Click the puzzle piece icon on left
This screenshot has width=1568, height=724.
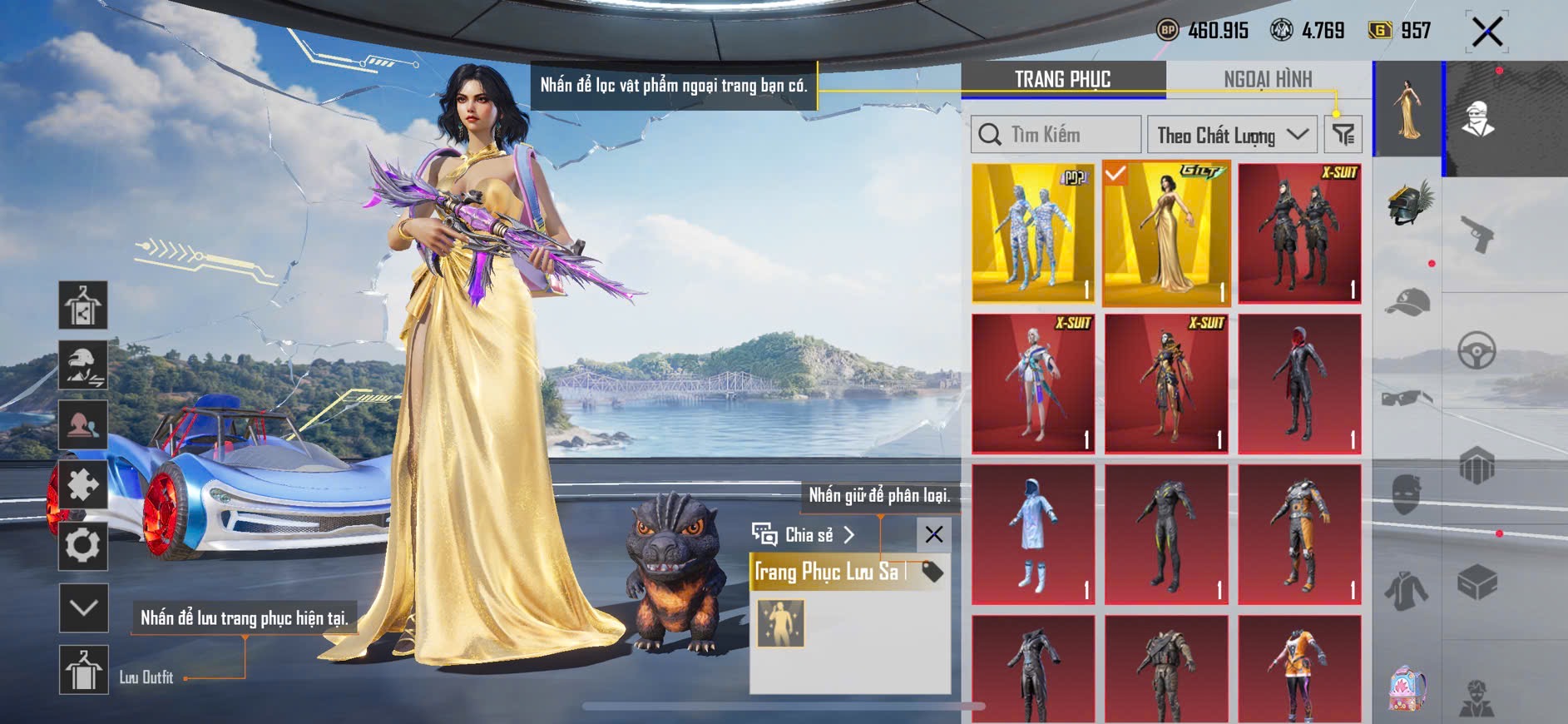[83, 485]
